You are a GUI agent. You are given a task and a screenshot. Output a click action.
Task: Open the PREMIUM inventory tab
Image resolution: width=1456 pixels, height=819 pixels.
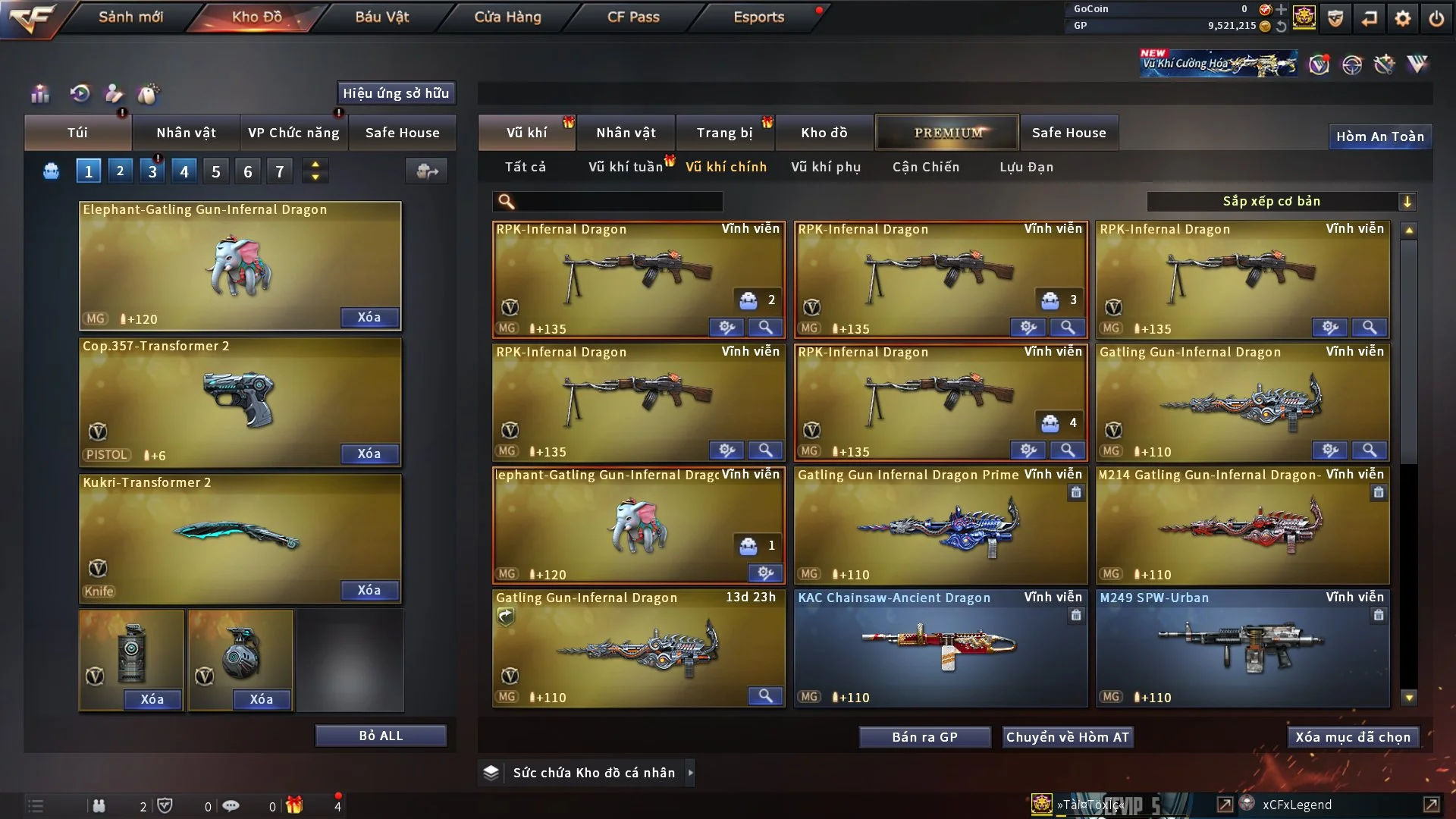click(947, 133)
